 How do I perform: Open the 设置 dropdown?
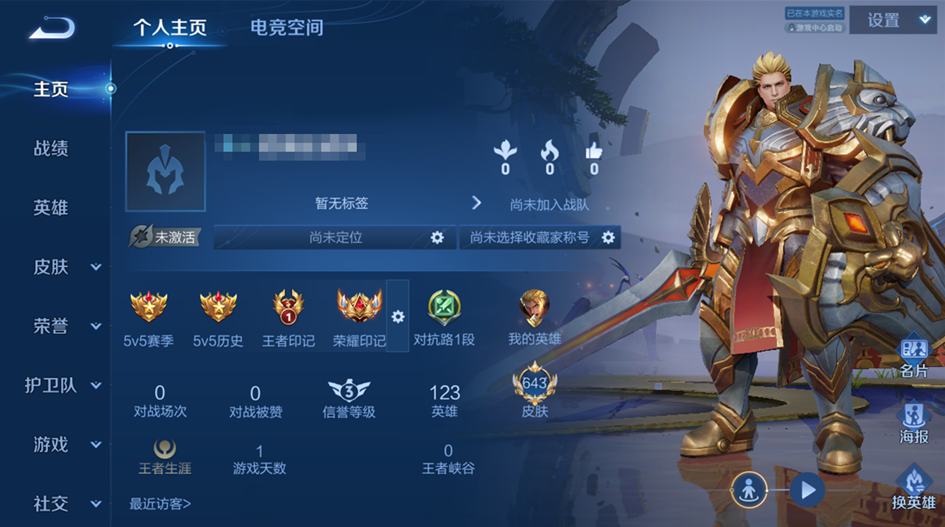pos(891,21)
